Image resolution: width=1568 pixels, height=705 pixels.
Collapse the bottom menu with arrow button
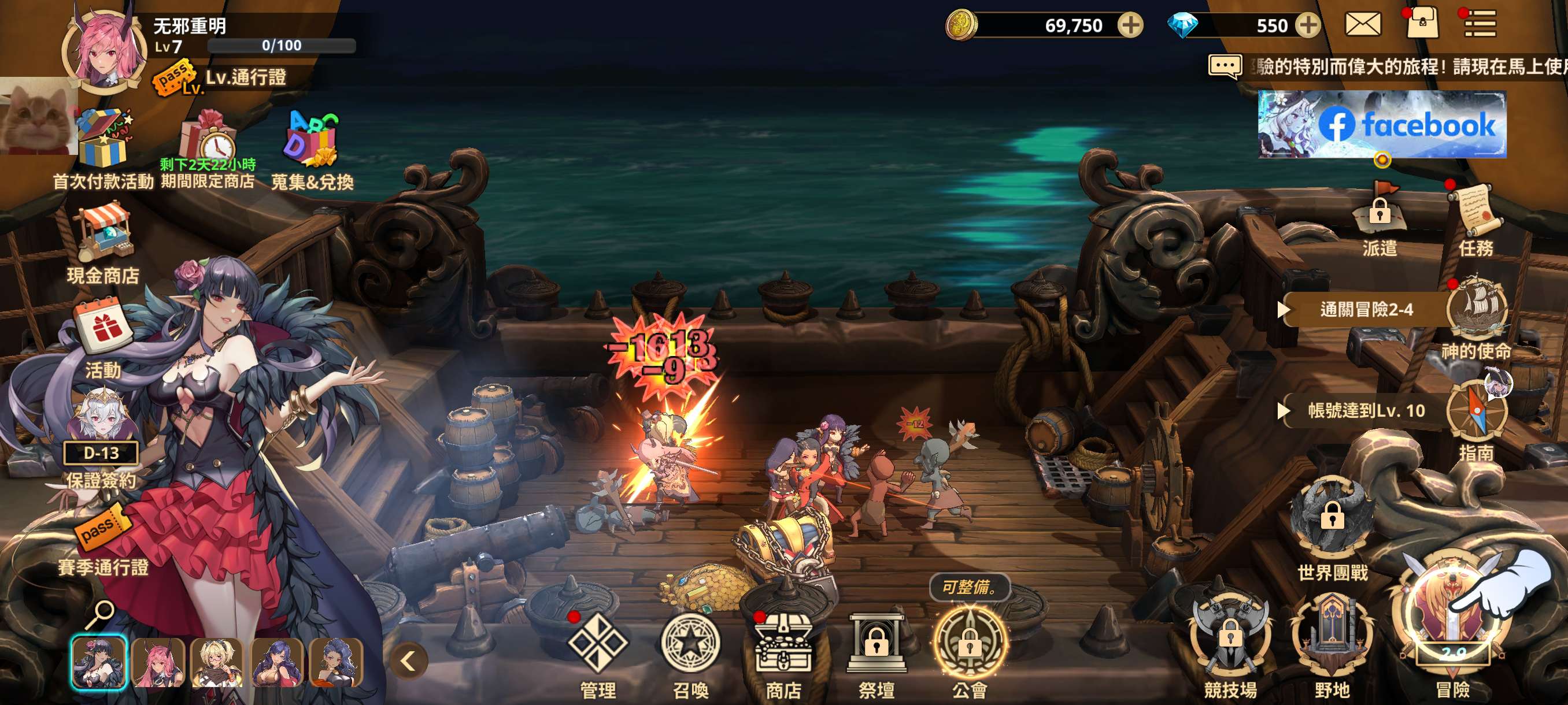tap(408, 661)
